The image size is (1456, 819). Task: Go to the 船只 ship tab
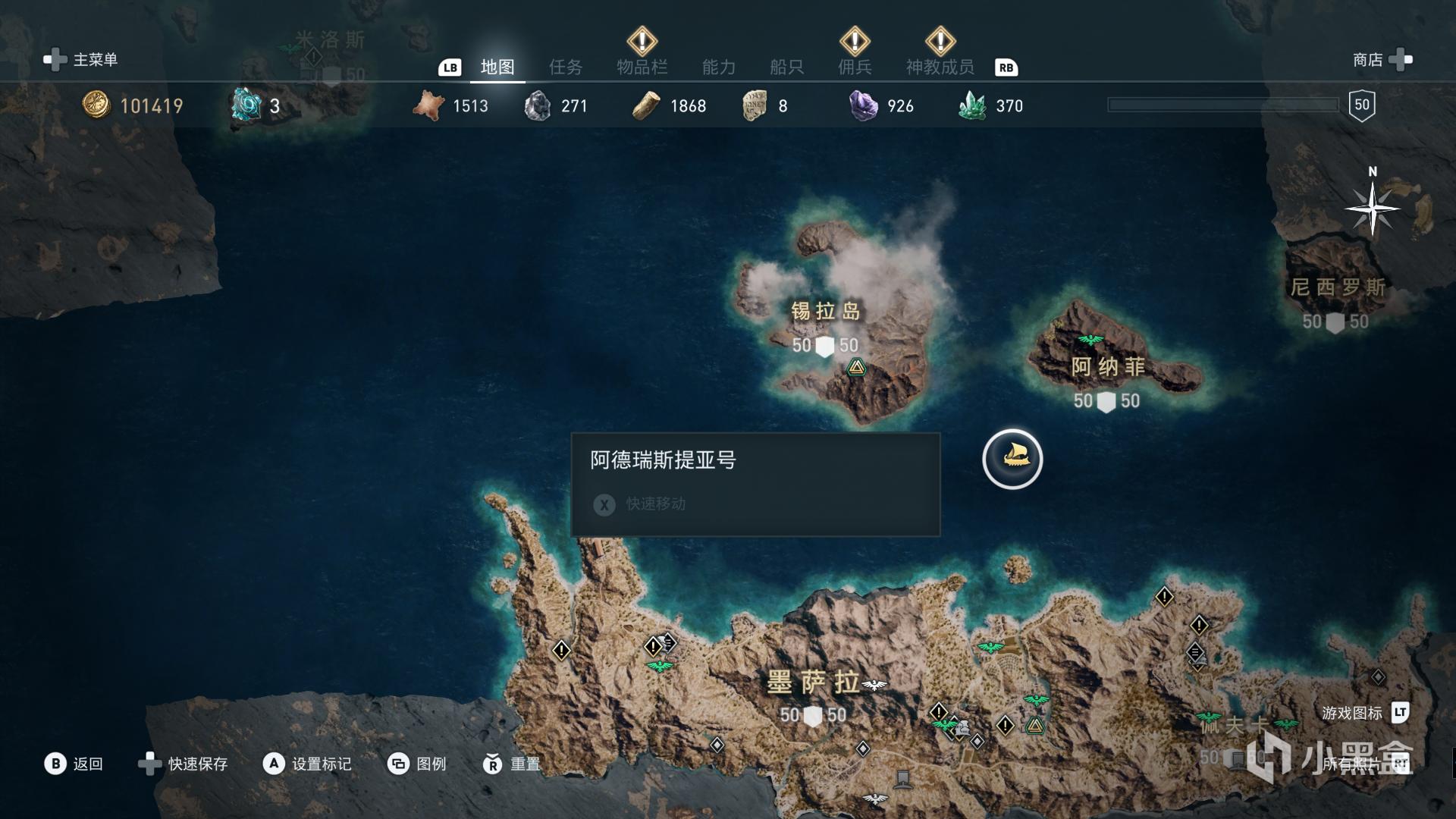(x=786, y=67)
